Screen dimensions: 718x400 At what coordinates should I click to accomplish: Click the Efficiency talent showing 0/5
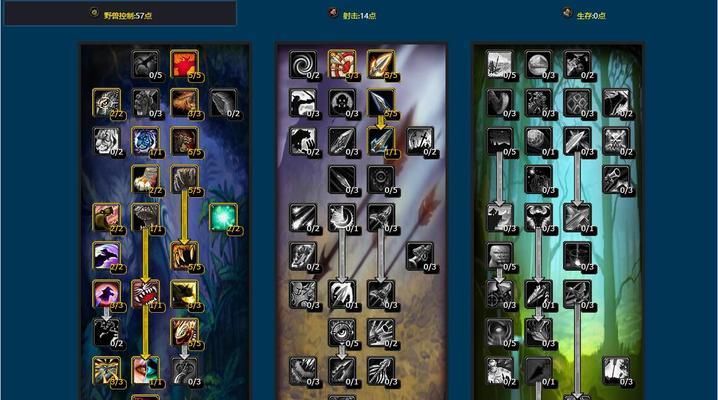(x=380, y=178)
